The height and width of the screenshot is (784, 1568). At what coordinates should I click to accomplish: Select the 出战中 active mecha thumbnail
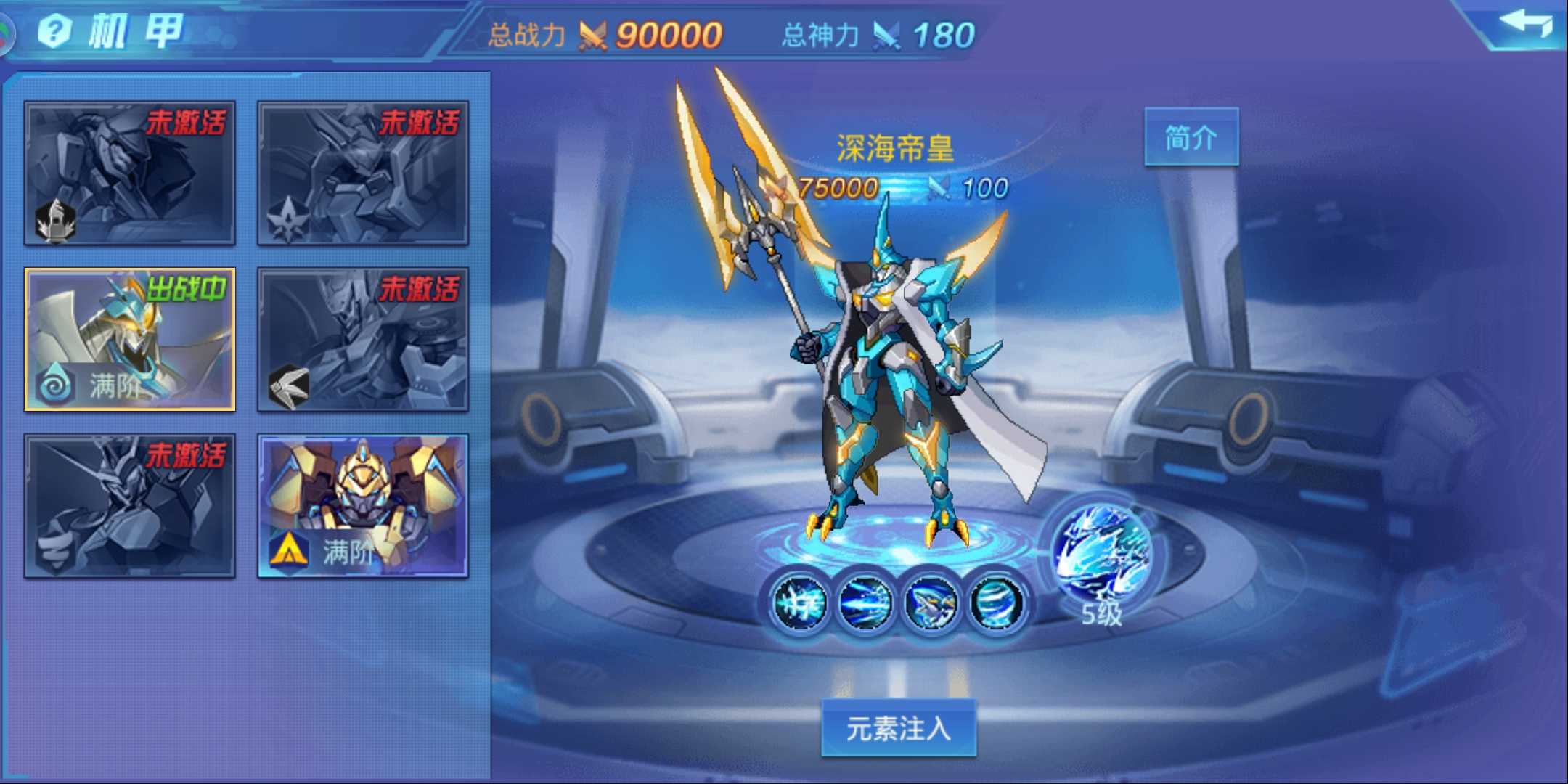[x=129, y=338]
